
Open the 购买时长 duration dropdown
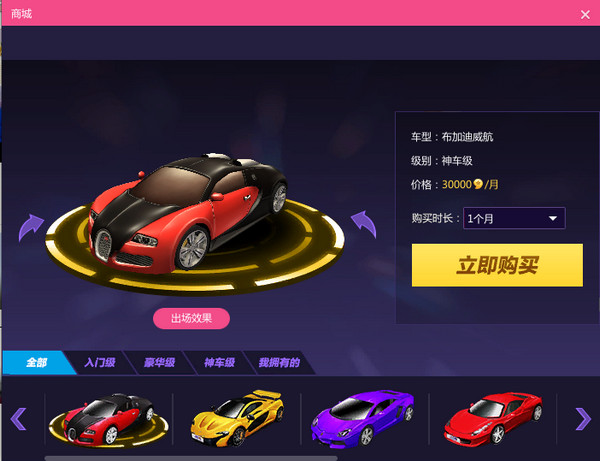[514, 218]
